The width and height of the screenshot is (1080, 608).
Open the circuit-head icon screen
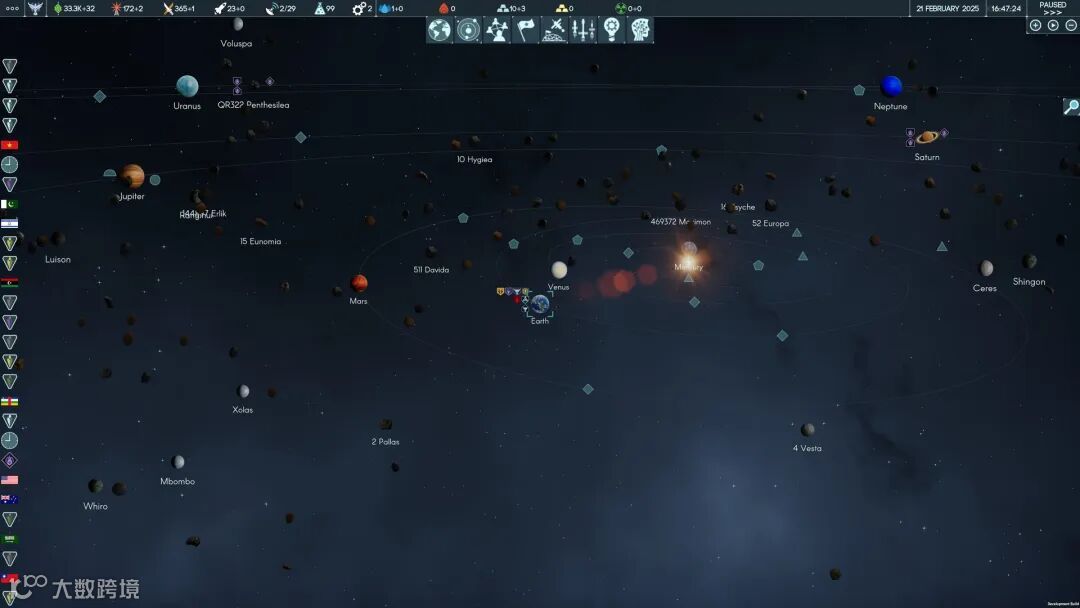click(640, 30)
